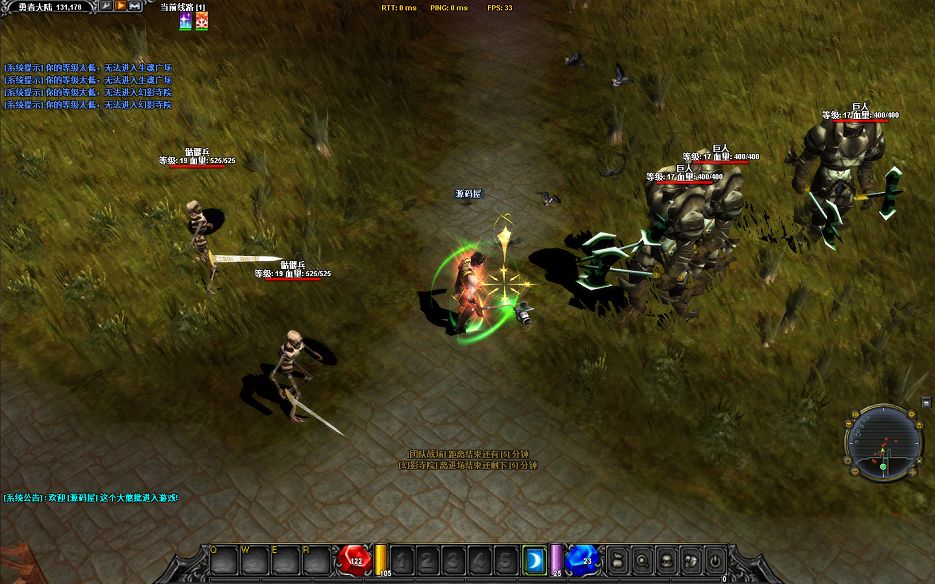Select hotbar slot number 5
The height and width of the screenshot is (584, 935).
[x=506, y=561]
